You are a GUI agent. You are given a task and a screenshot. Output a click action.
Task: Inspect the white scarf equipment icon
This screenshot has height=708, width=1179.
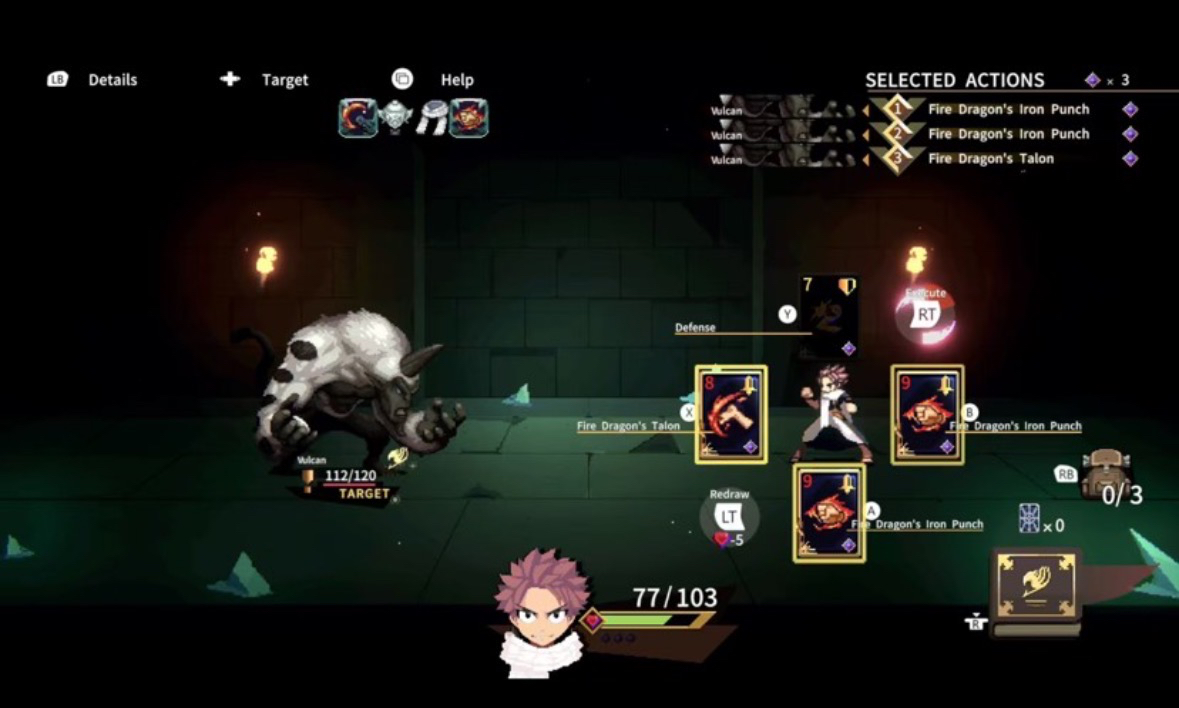(433, 118)
